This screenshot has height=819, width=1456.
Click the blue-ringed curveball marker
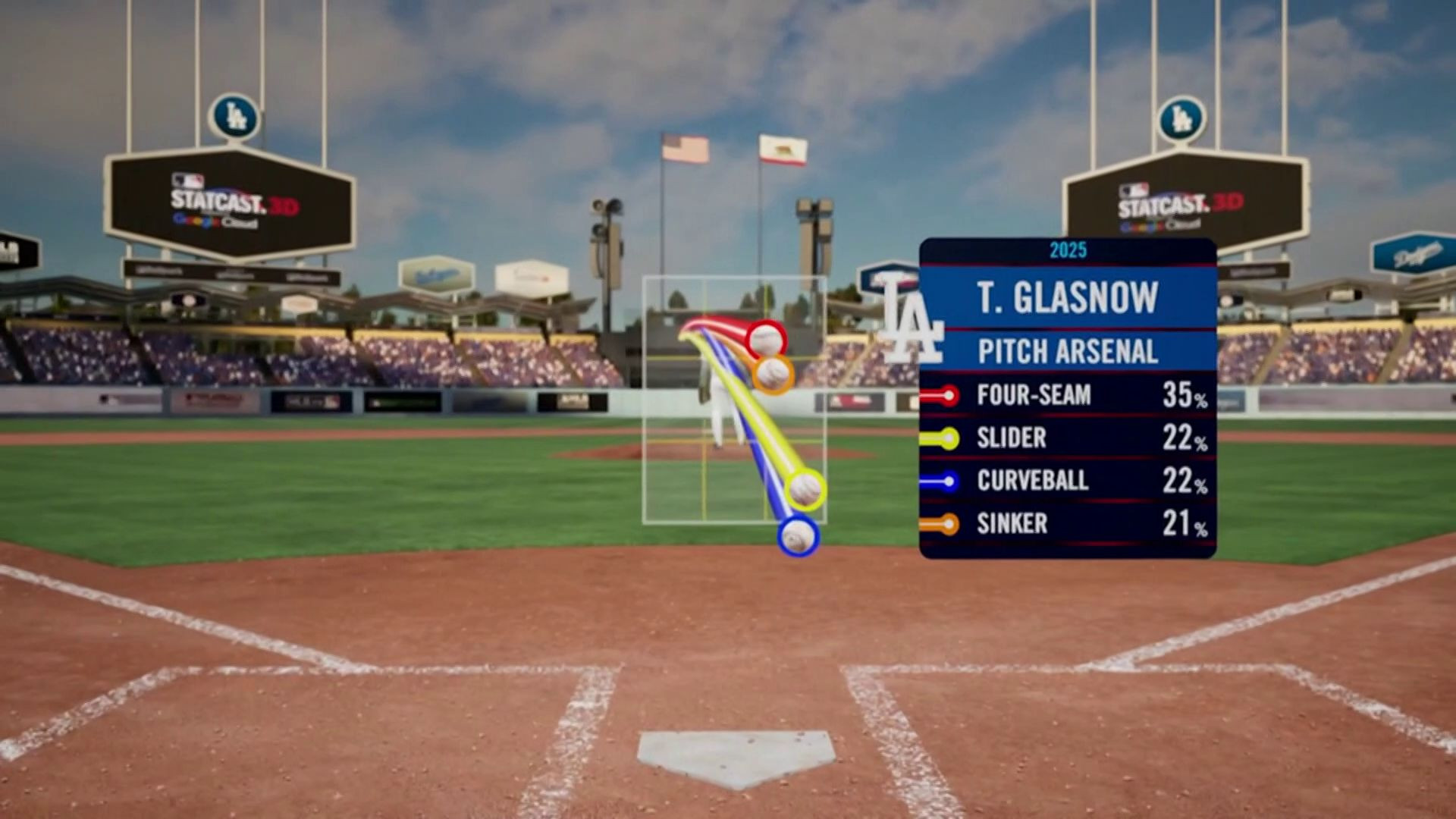click(798, 536)
